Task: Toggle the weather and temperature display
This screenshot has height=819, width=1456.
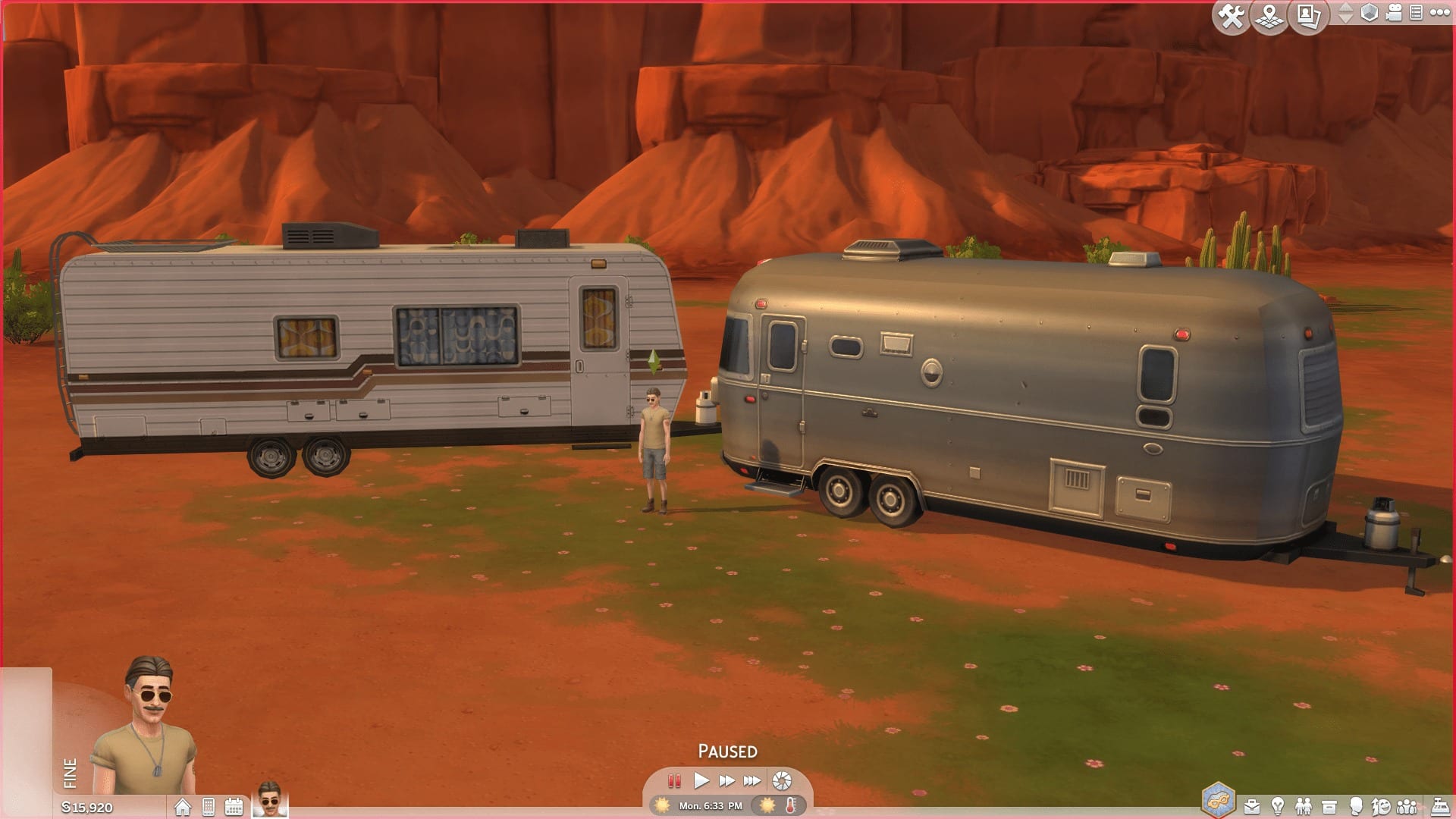Action: point(768,806)
